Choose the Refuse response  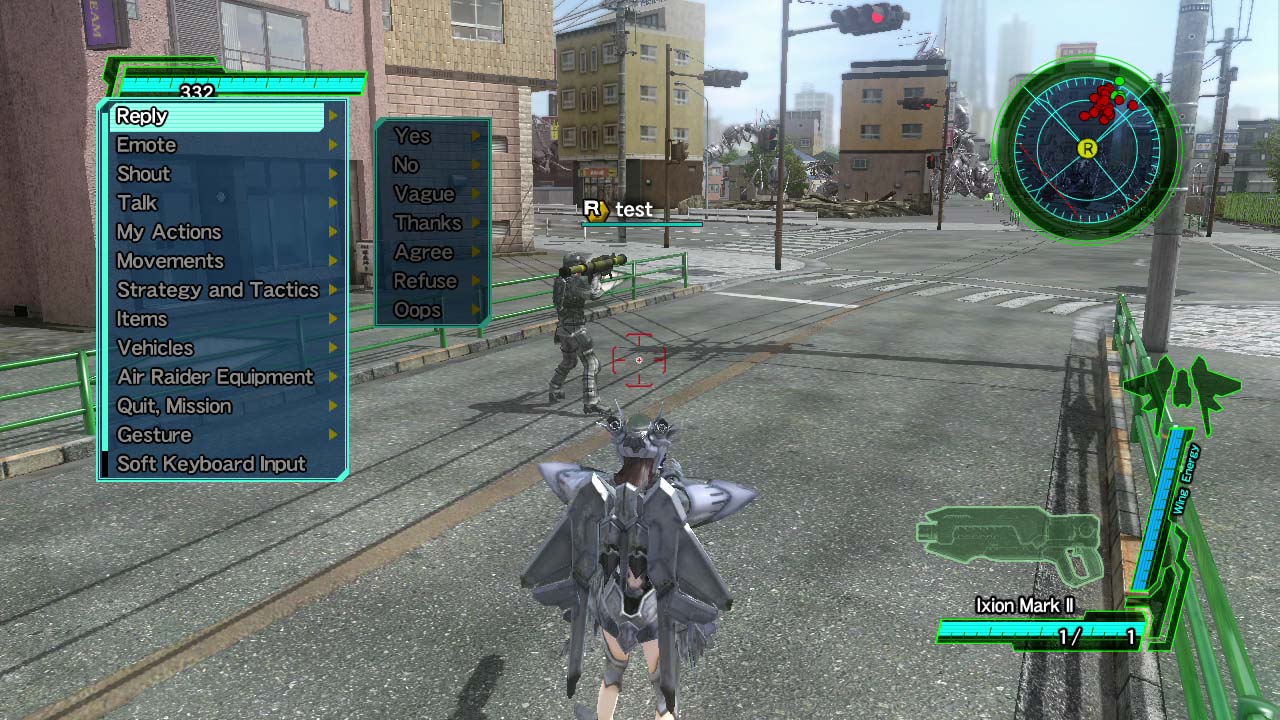(x=426, y=281)
